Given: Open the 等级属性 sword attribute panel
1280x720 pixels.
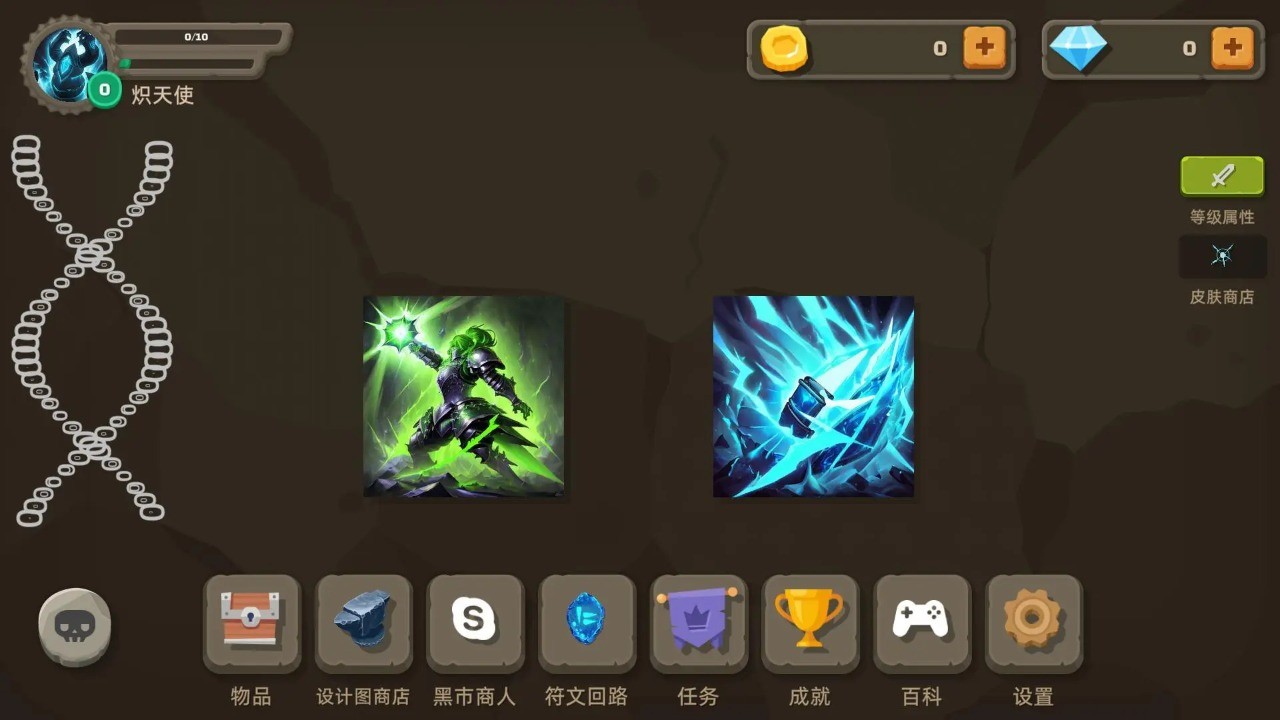Looking at the screenshot, I should 1222,175.
